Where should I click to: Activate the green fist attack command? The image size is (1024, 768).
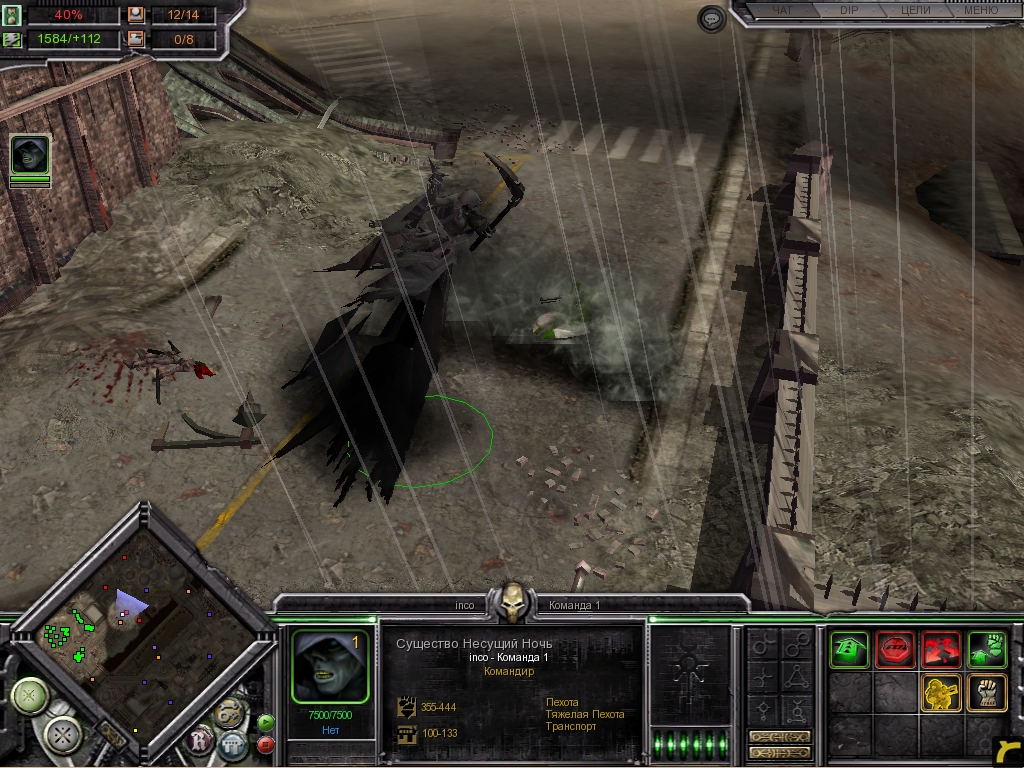pyautogui.click(x=986, y=649)
